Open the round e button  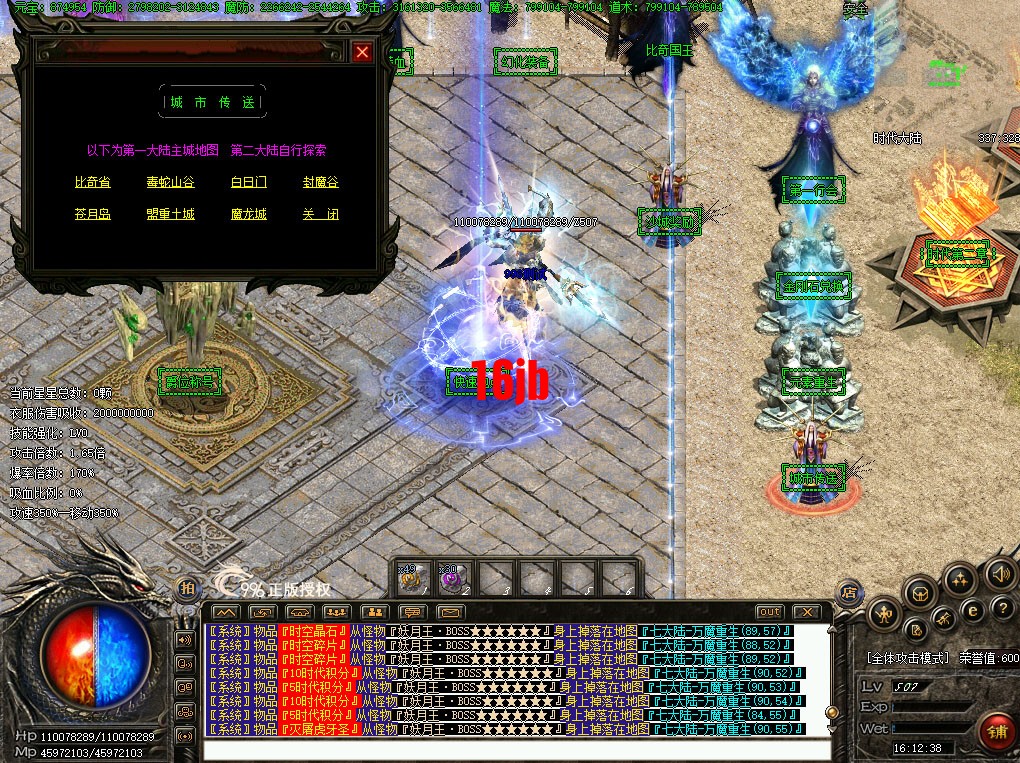[x=971, y=609]
